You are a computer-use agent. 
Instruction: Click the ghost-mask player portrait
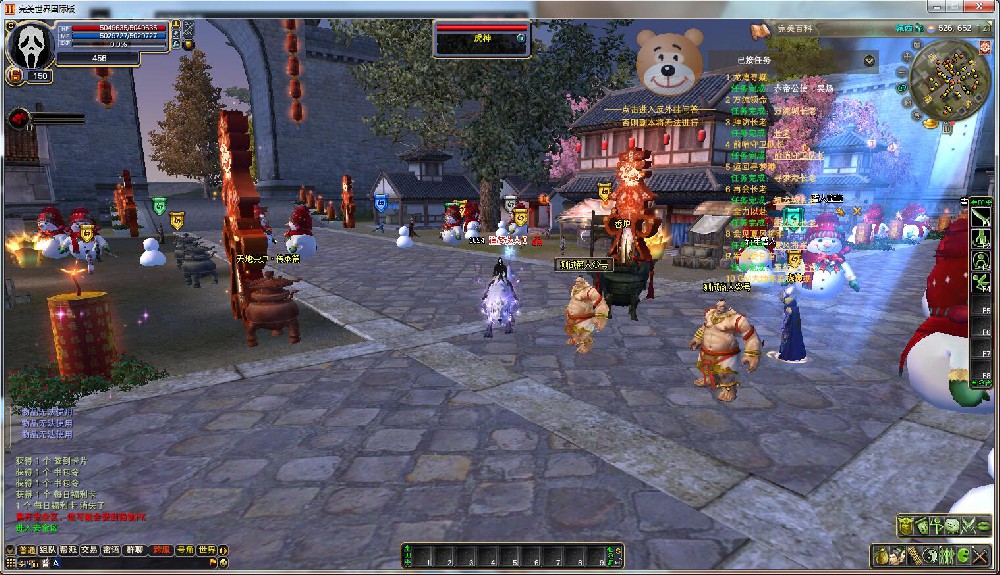(x=28, y=43)
